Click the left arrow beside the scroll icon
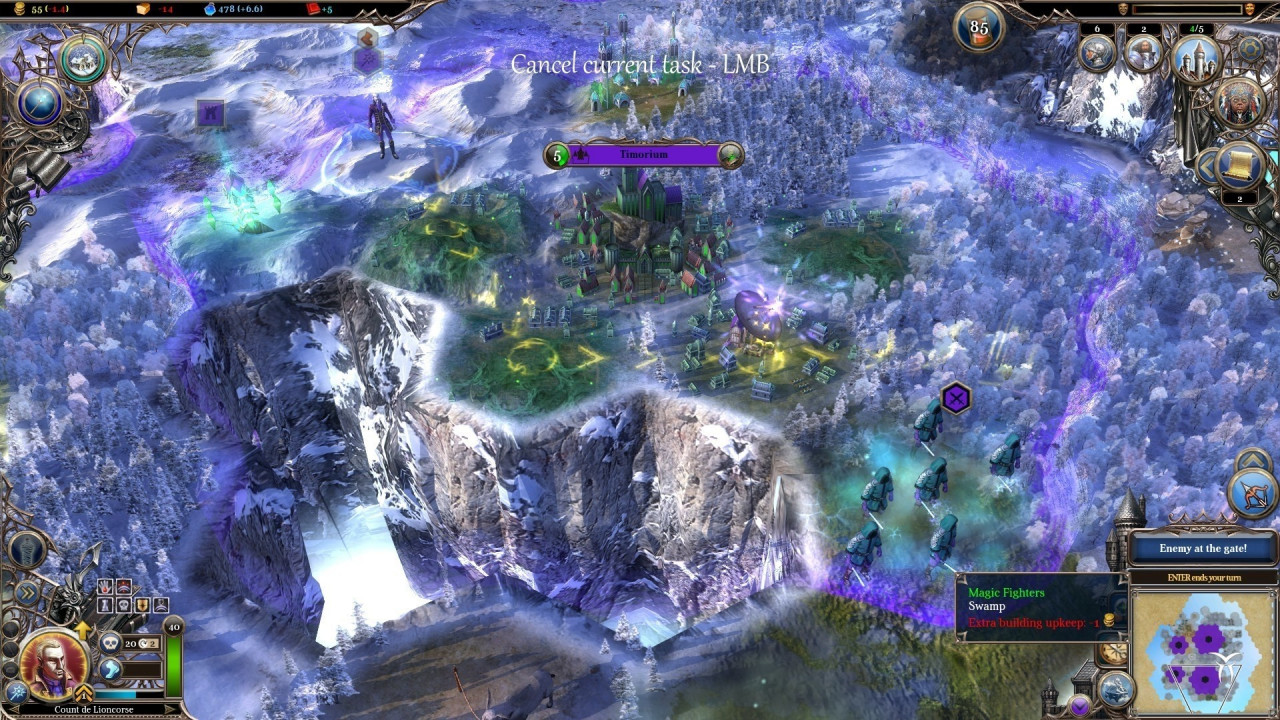 coord(1207,166)
